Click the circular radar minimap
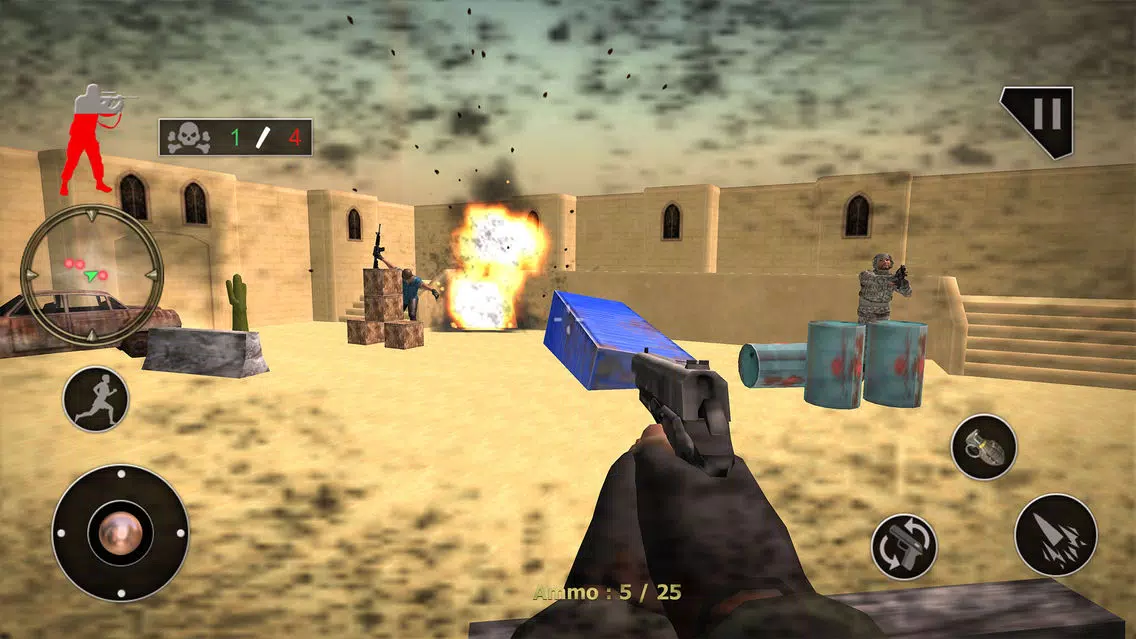1136x639 pixels. click(x=91, y=274)
